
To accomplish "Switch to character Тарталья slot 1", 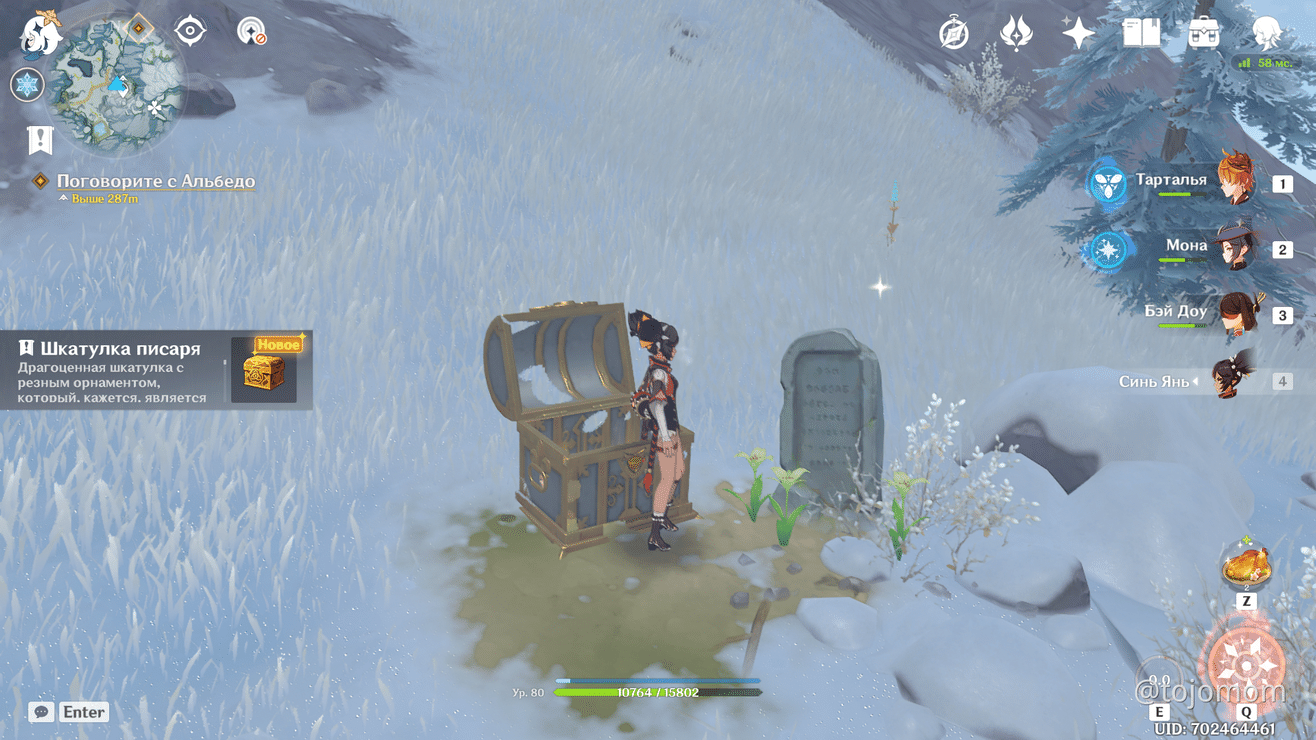I will (x=1235, y=181).
